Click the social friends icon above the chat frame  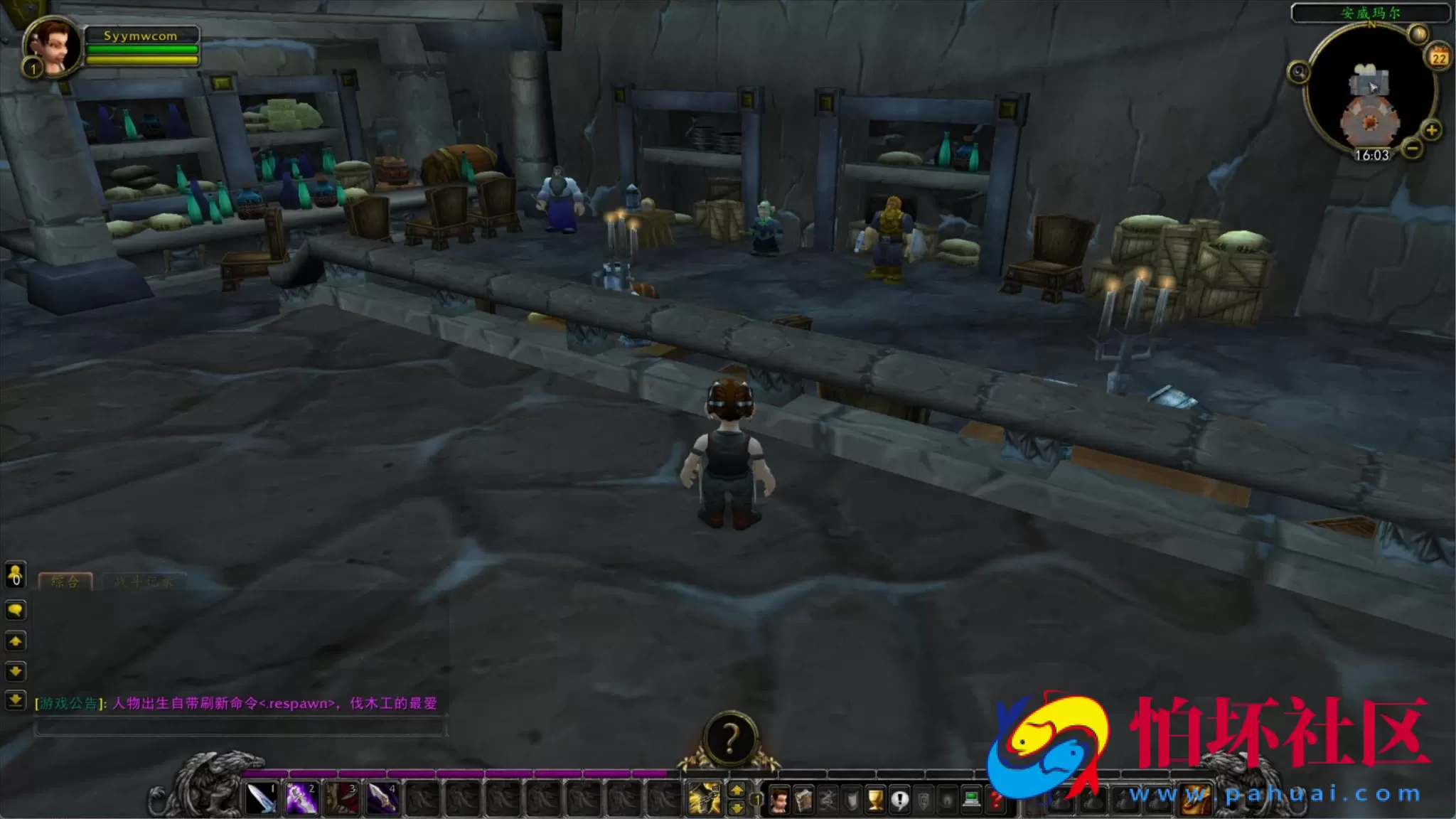(x=15, y=576)
